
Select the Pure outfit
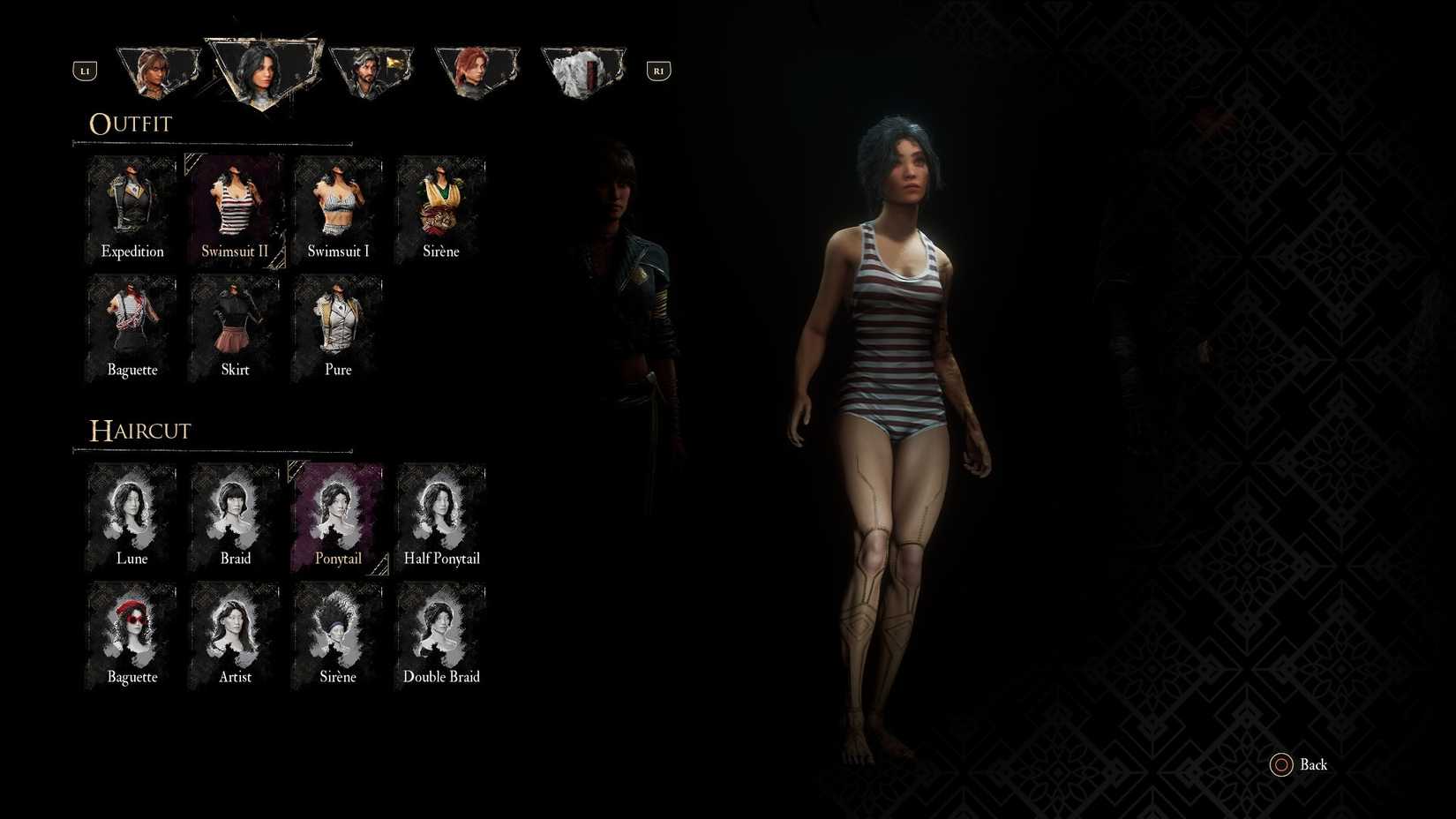pos(338,327)
